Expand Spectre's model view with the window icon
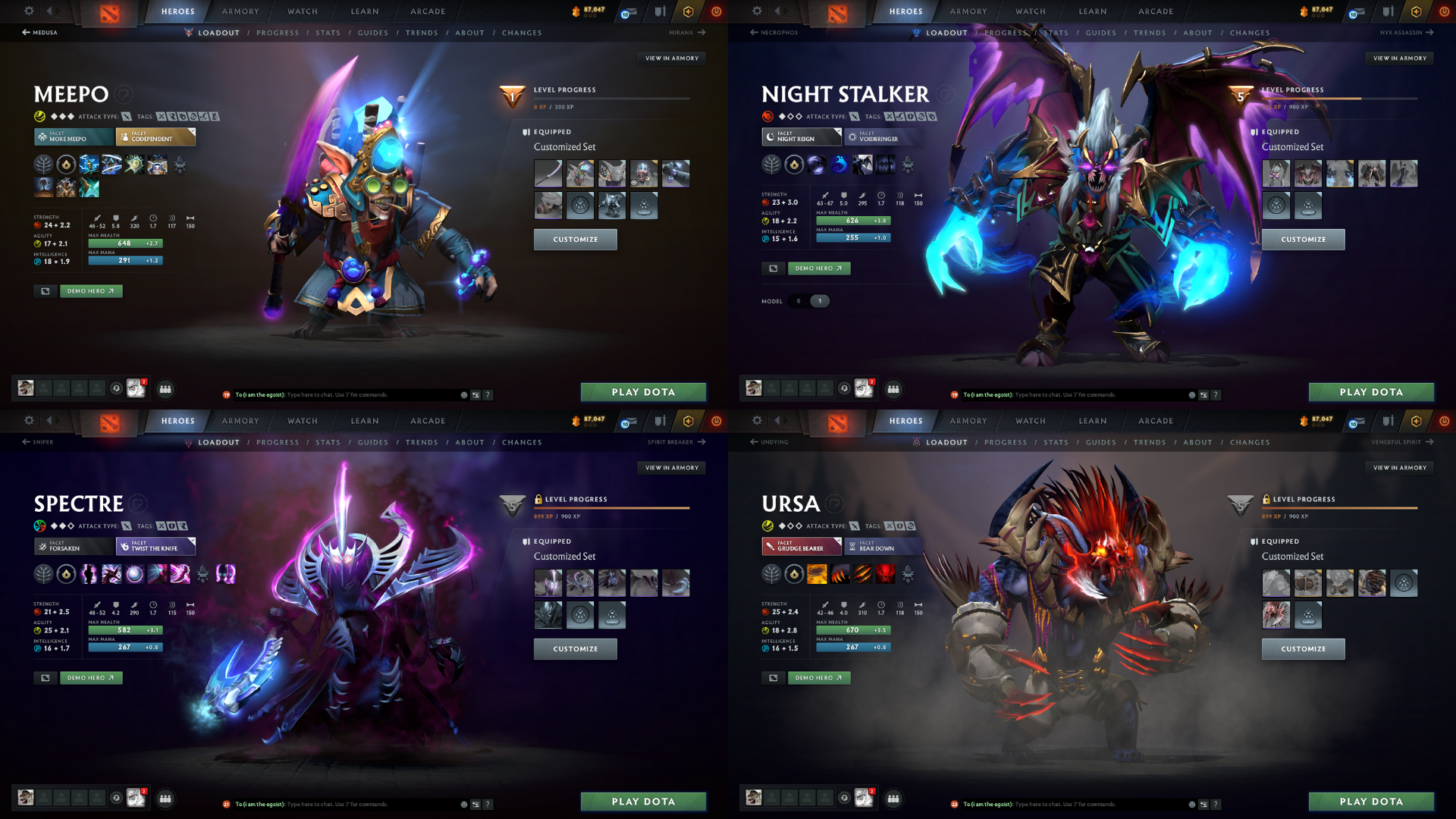The height and width of the screenshot is (819, 1456). (x=45, y=677)
